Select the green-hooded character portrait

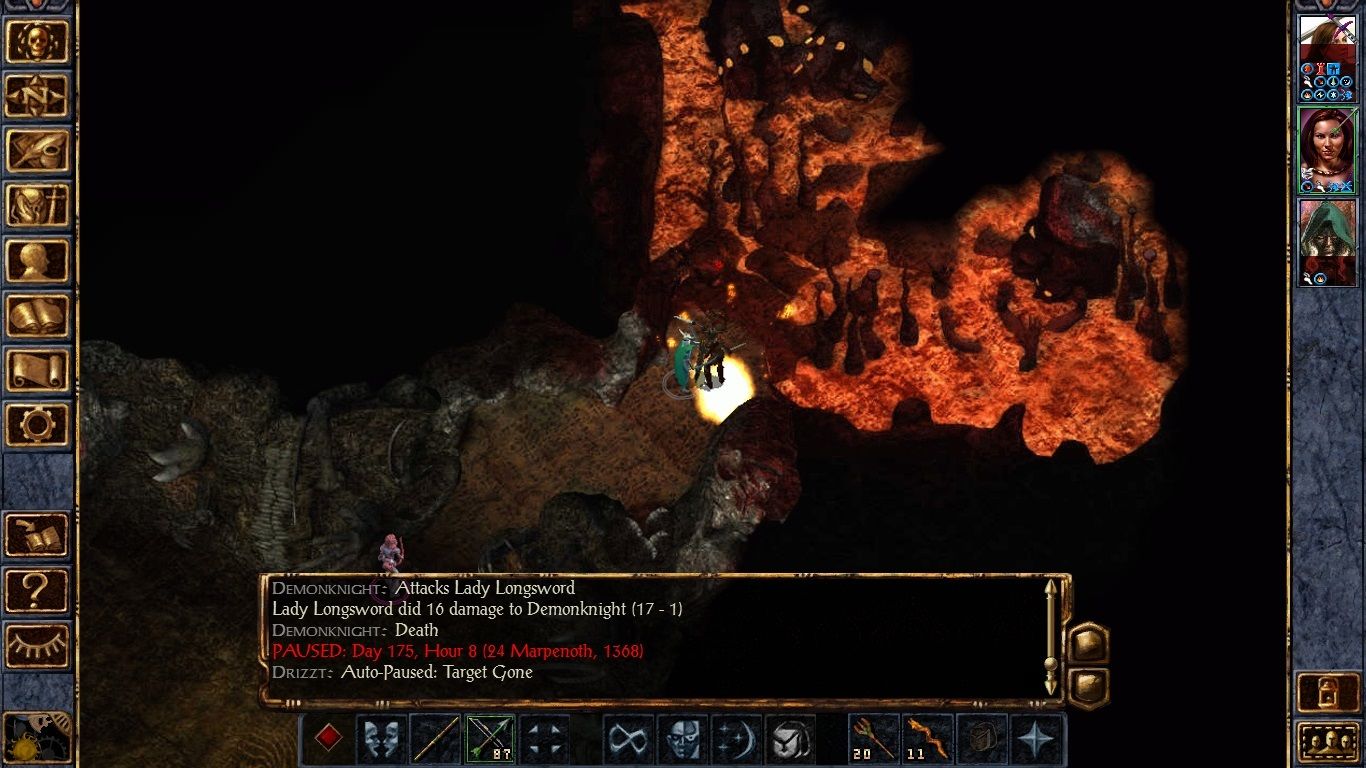pyautogui.click(x=1326, y=241)
